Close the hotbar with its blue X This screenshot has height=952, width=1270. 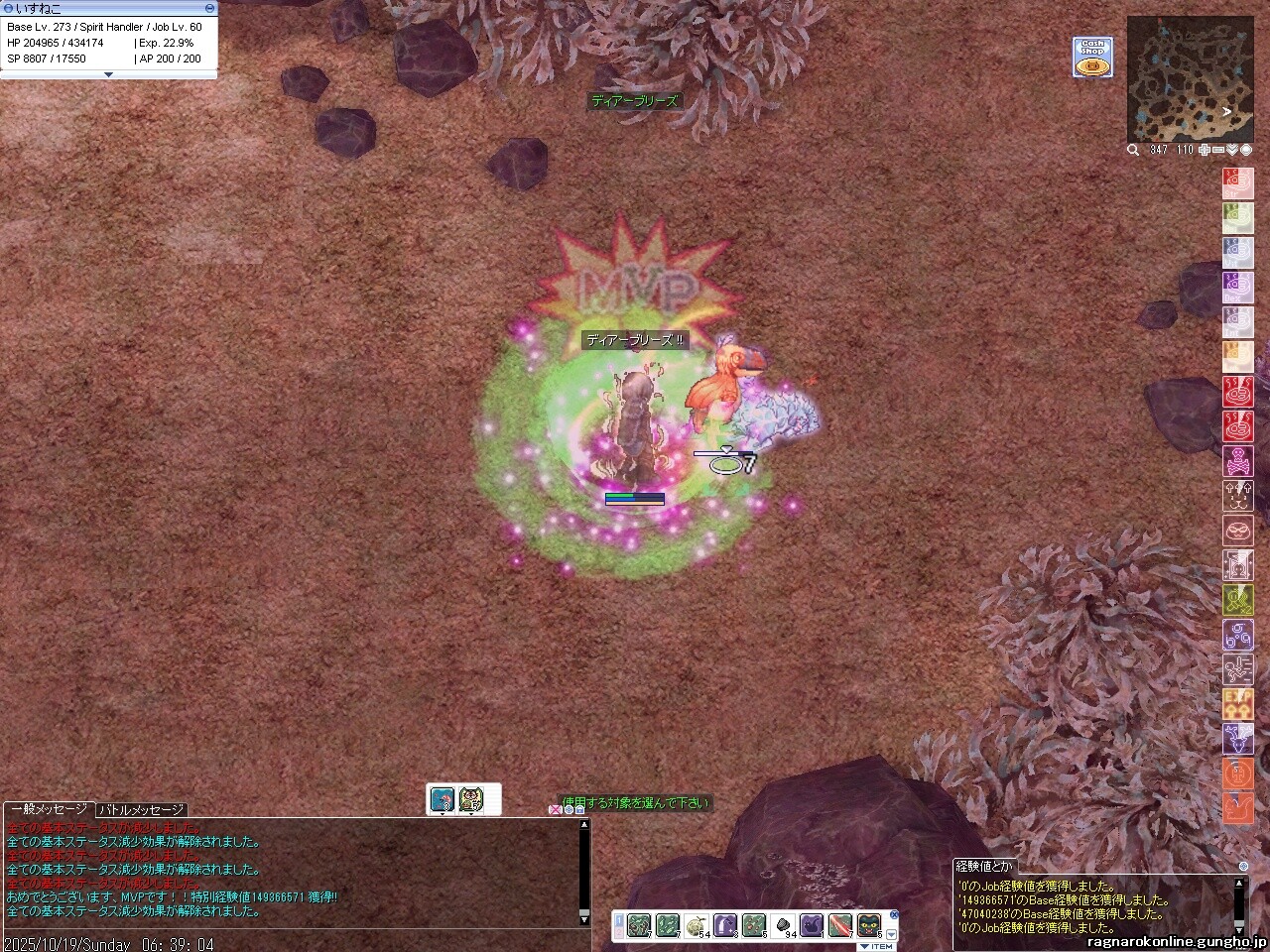893,914
